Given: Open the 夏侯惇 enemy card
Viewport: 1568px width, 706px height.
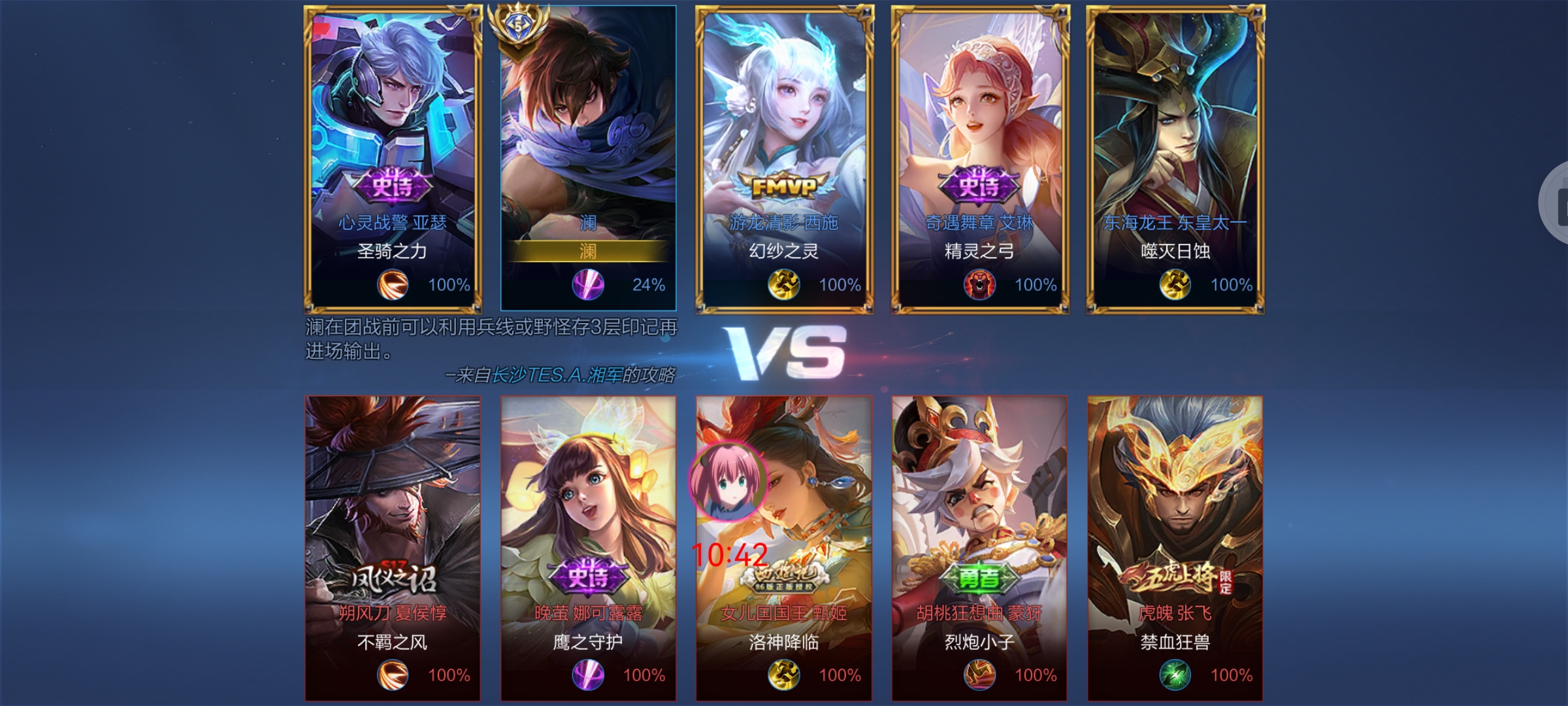Looking at the screenshot, I should pos(393,548).
